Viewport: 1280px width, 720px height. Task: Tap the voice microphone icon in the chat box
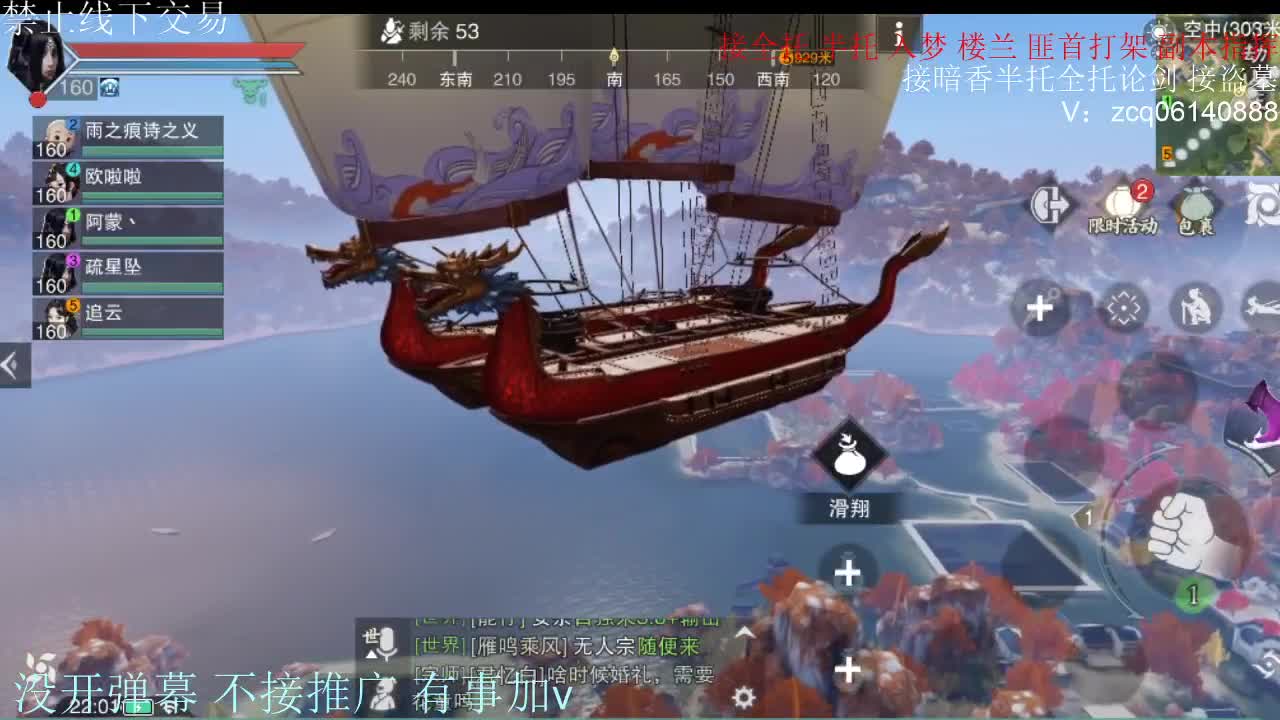tap(388, 640)
